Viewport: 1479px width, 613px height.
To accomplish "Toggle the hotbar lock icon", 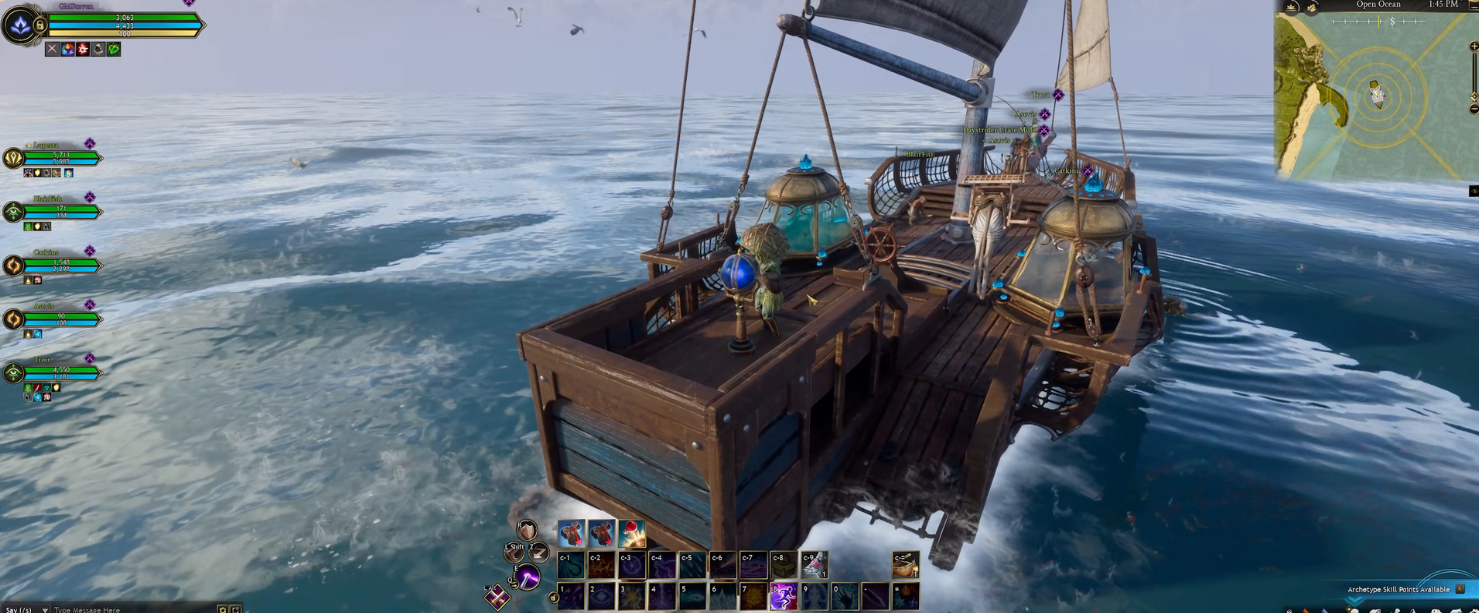I will pos(553,598).
